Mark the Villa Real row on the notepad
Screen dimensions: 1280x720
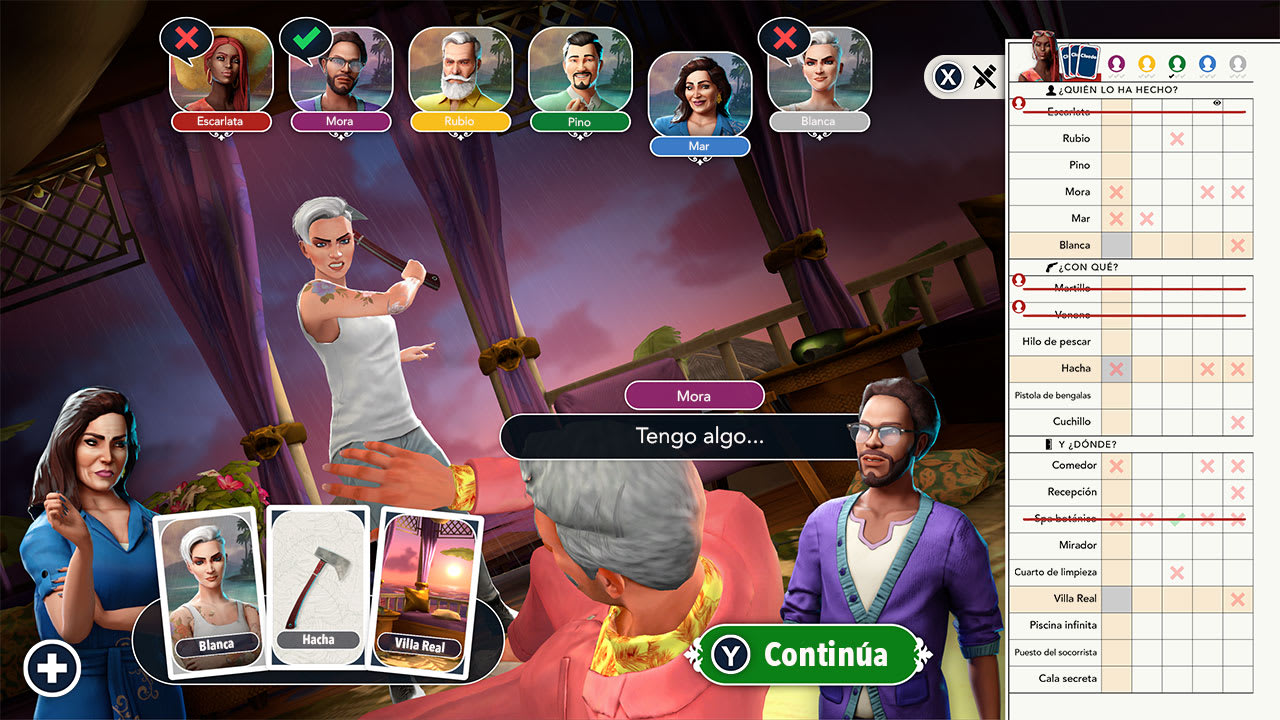[x=1075, y=599]
